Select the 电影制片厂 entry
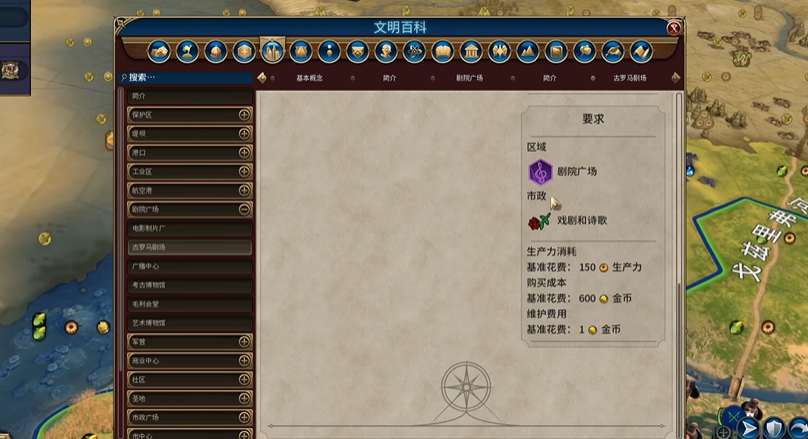 pyautogui.click(x=188, y=228)
